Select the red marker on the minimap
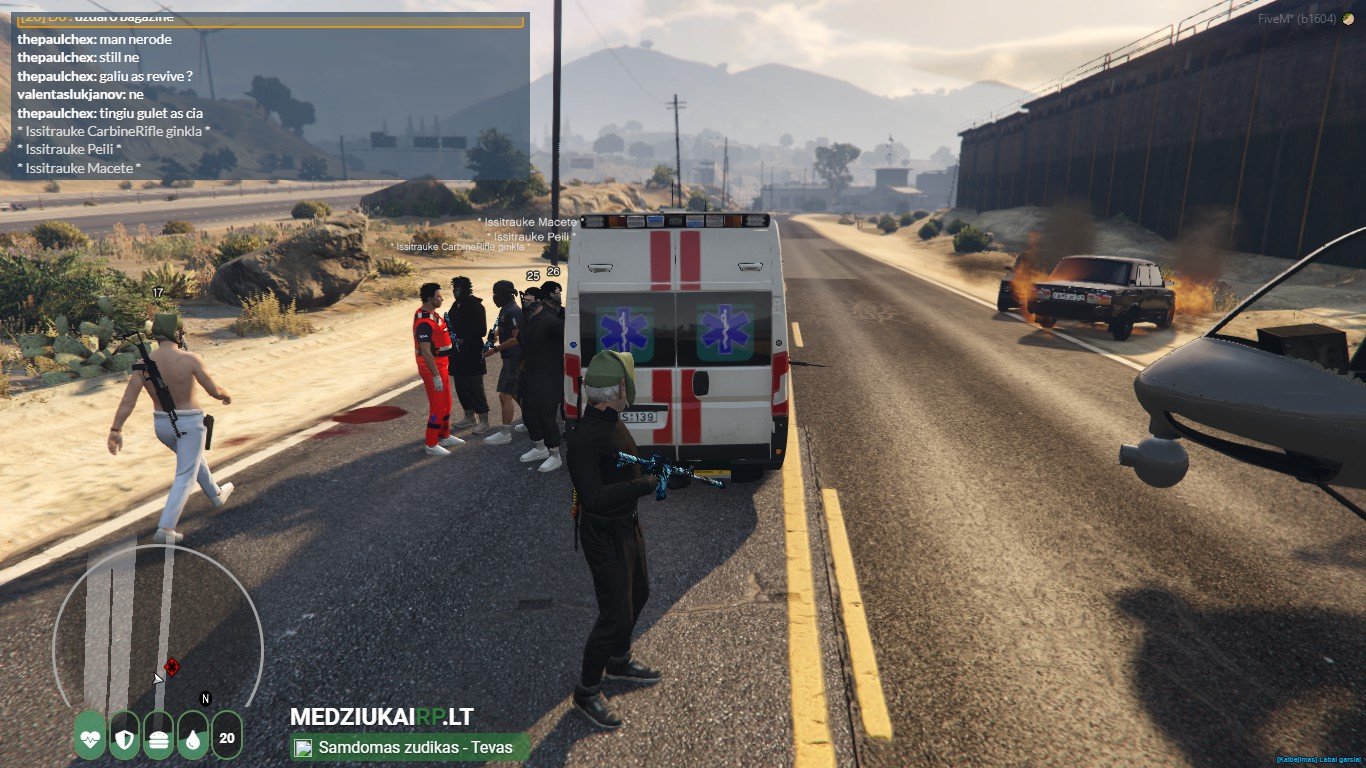This screenshot has width=1366, height=768. coord(172,666)
